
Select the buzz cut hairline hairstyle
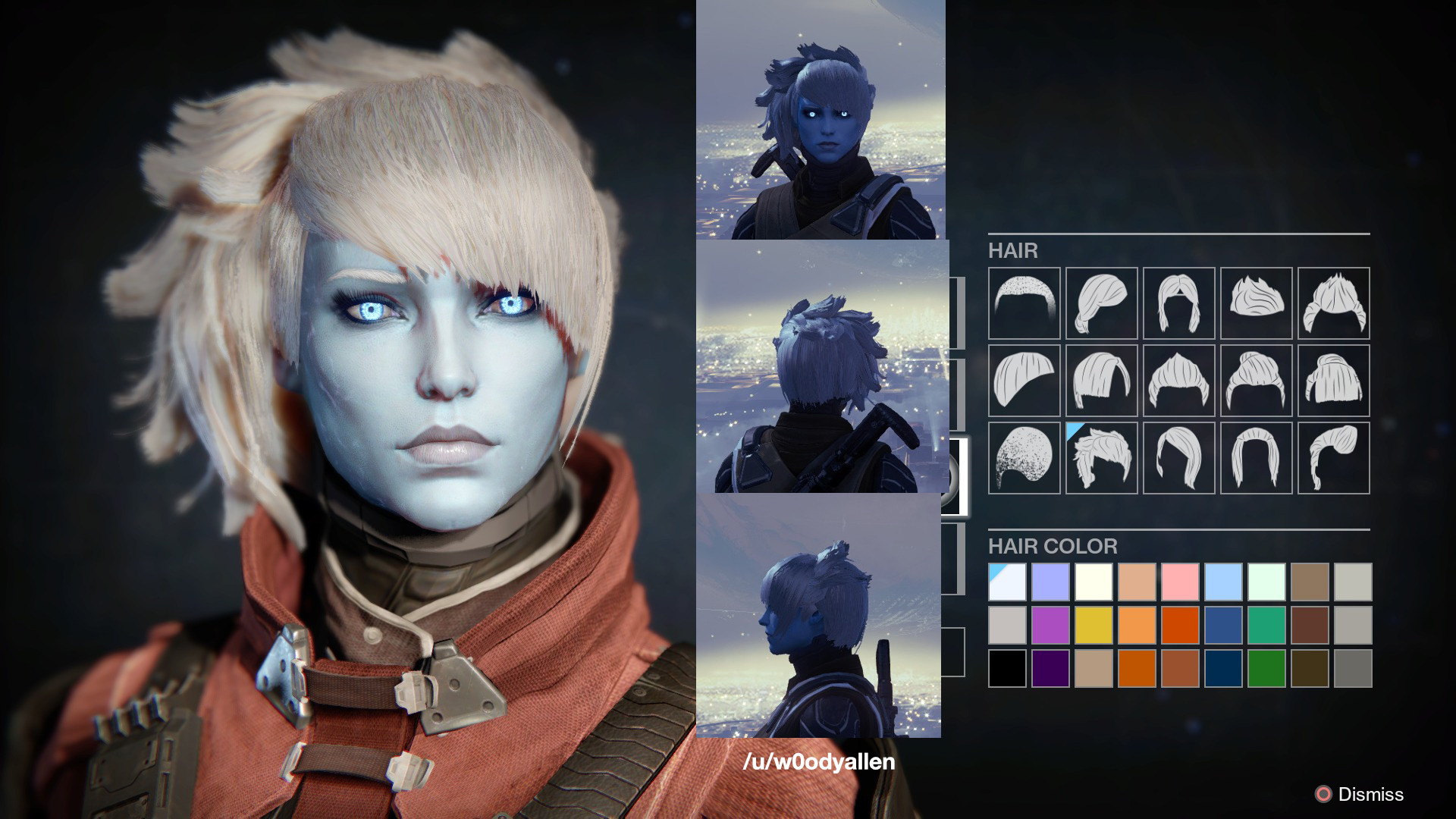tap(1024, 303)
